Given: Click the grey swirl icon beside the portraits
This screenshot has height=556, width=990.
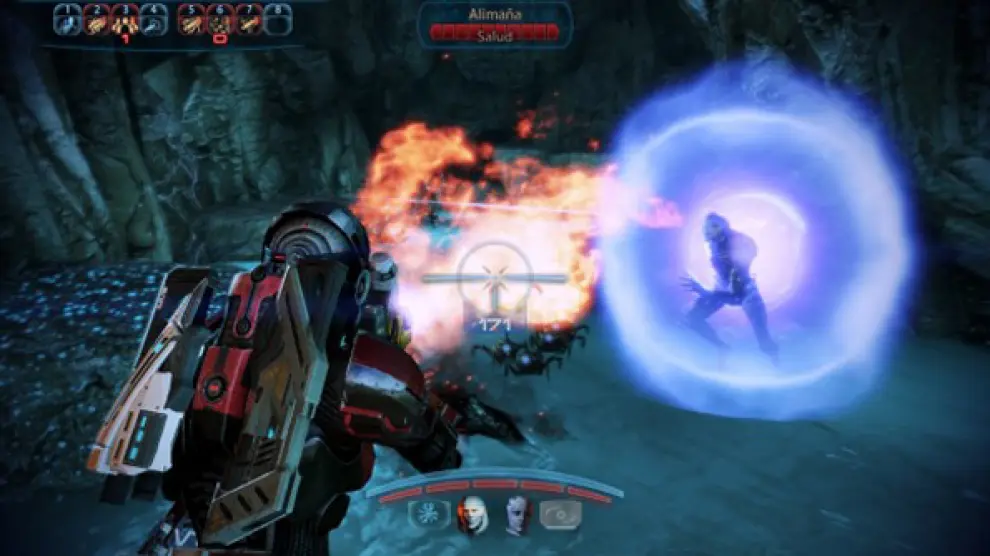Looking at the screenshot, I should click(x=561, y=514).
